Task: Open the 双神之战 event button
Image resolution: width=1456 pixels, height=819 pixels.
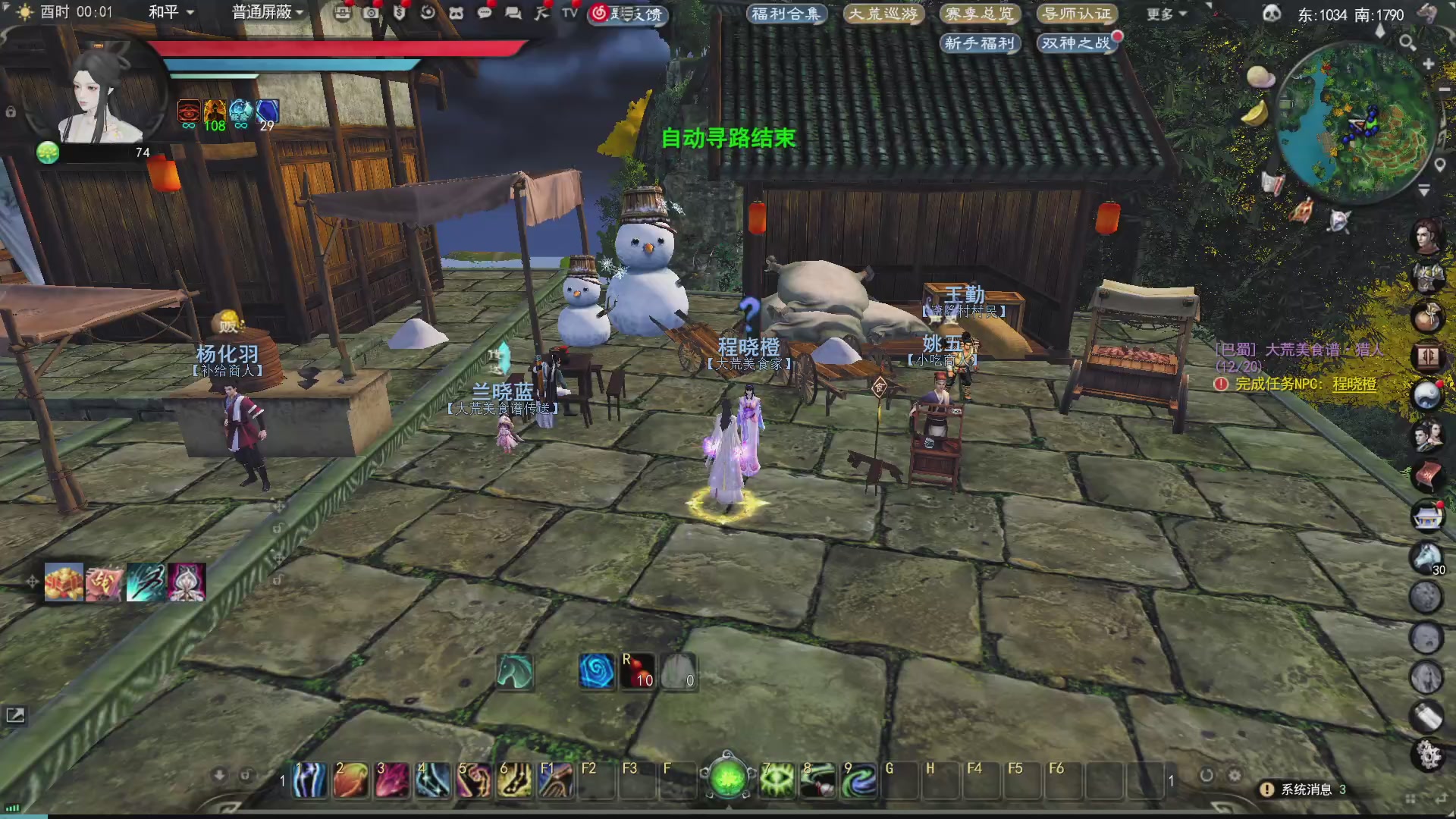Action: coord(1075,43)
